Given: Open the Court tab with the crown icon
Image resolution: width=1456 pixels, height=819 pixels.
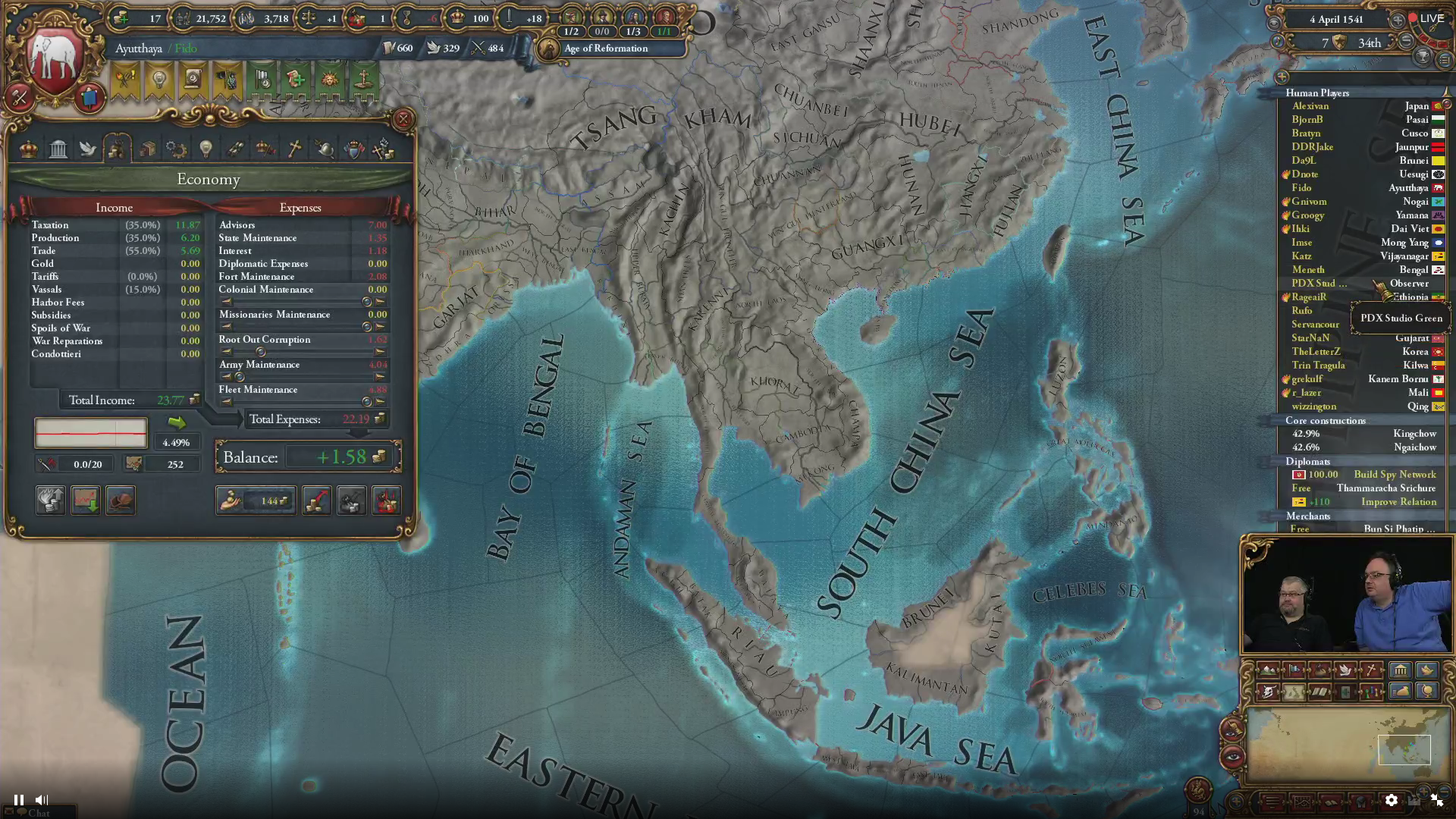Looking at the screenshot, I should coord(30,148).
